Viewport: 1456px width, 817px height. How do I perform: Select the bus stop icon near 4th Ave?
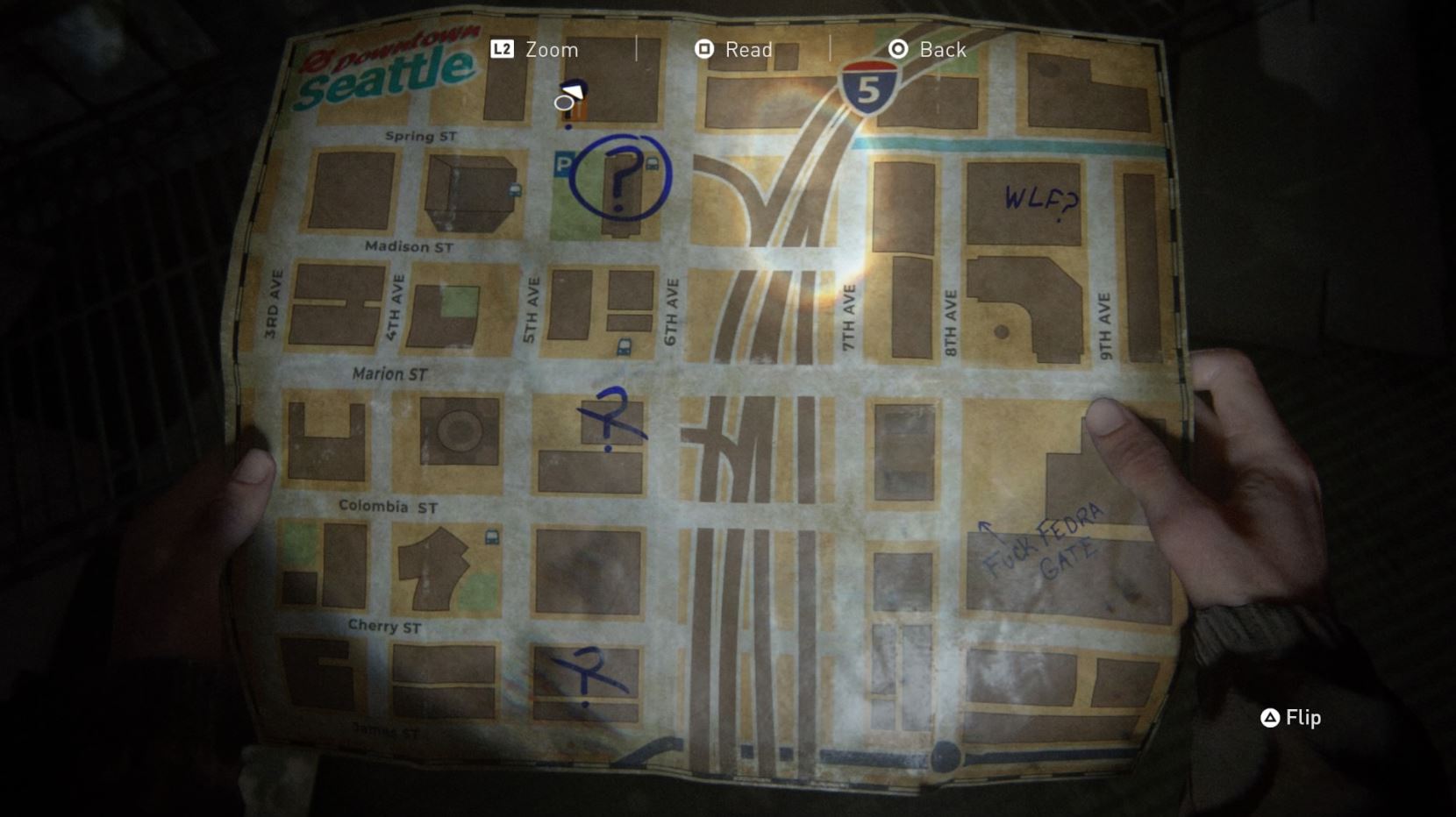(x=513, y=190)
